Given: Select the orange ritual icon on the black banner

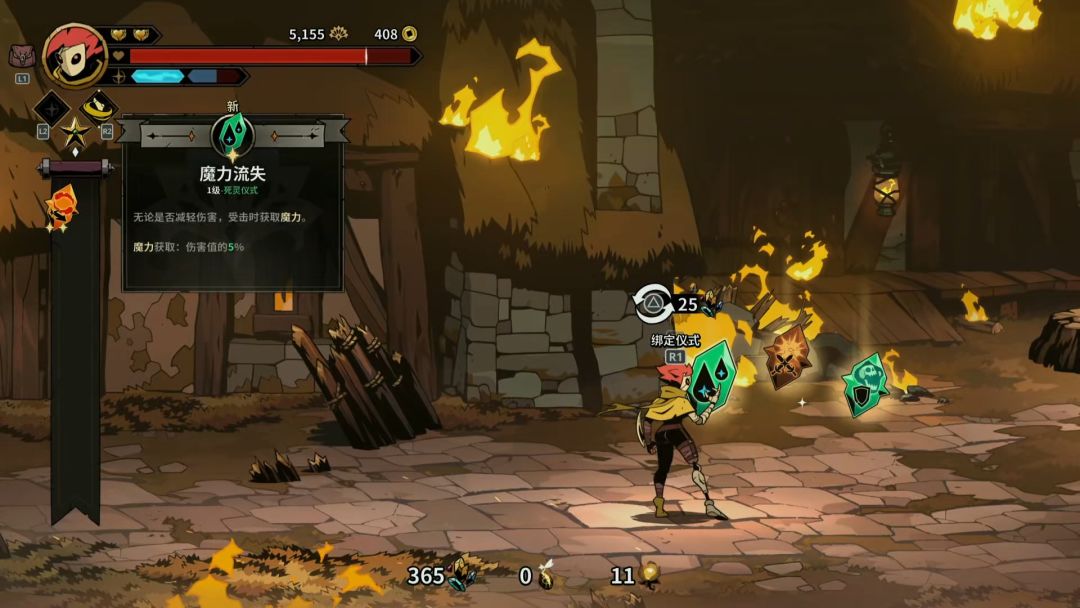Looking at the screenshot, I should [x=61, y=207].
